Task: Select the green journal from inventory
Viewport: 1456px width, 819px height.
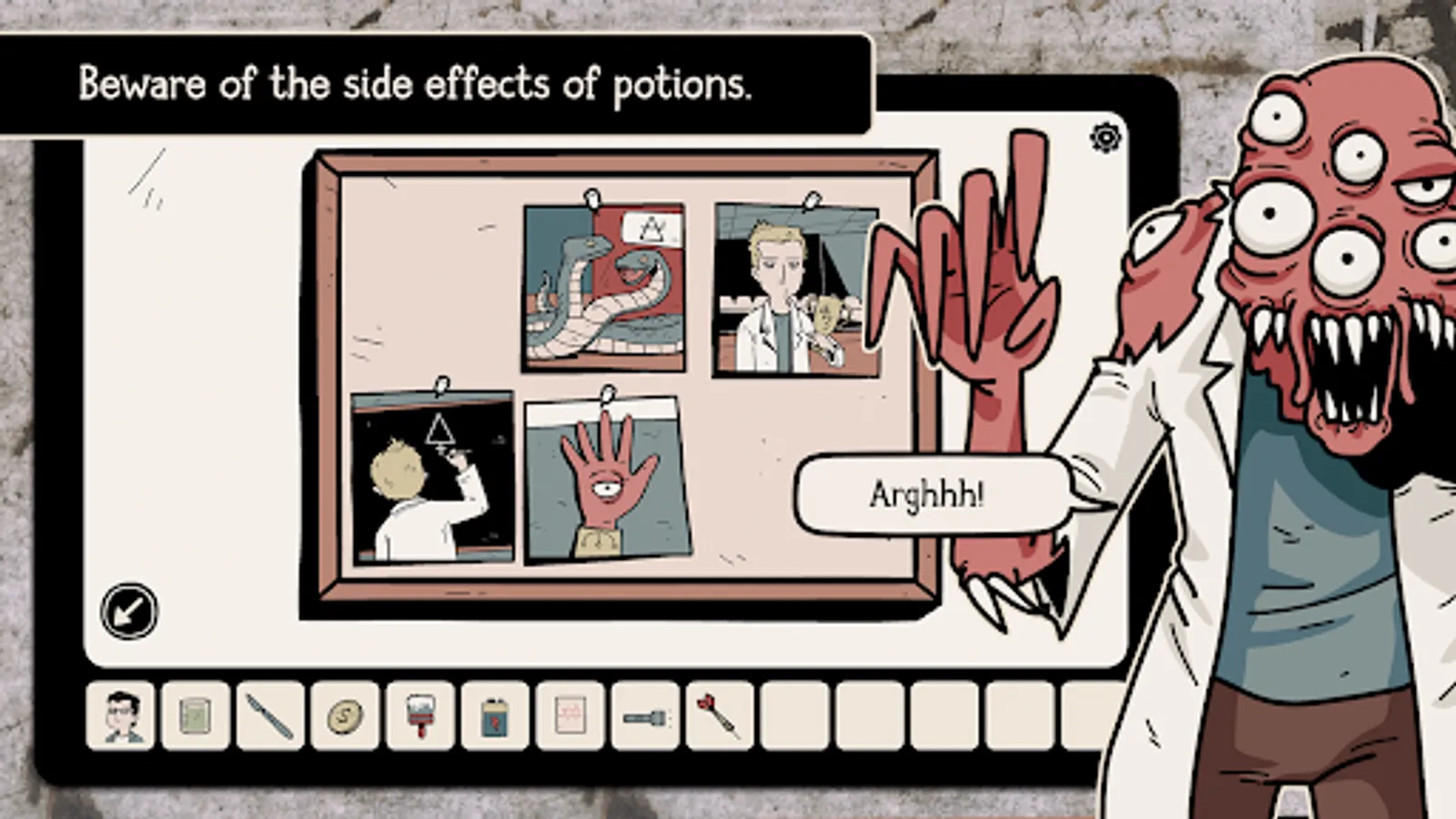Action: [x=195, y=717]
